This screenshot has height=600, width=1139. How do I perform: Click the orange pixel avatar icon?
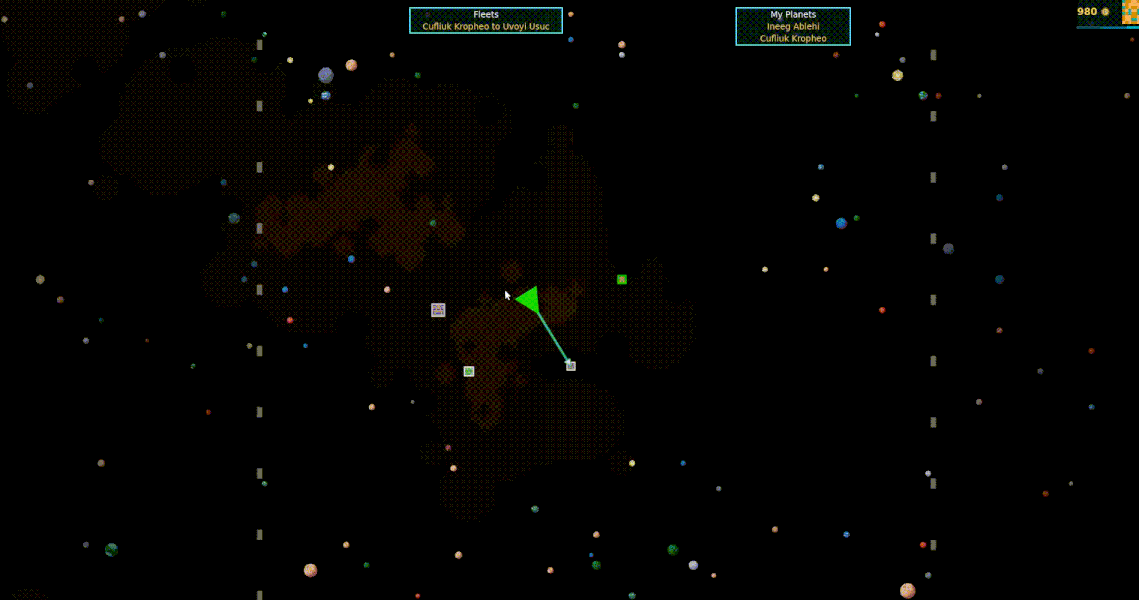(x=1130, y=11)
